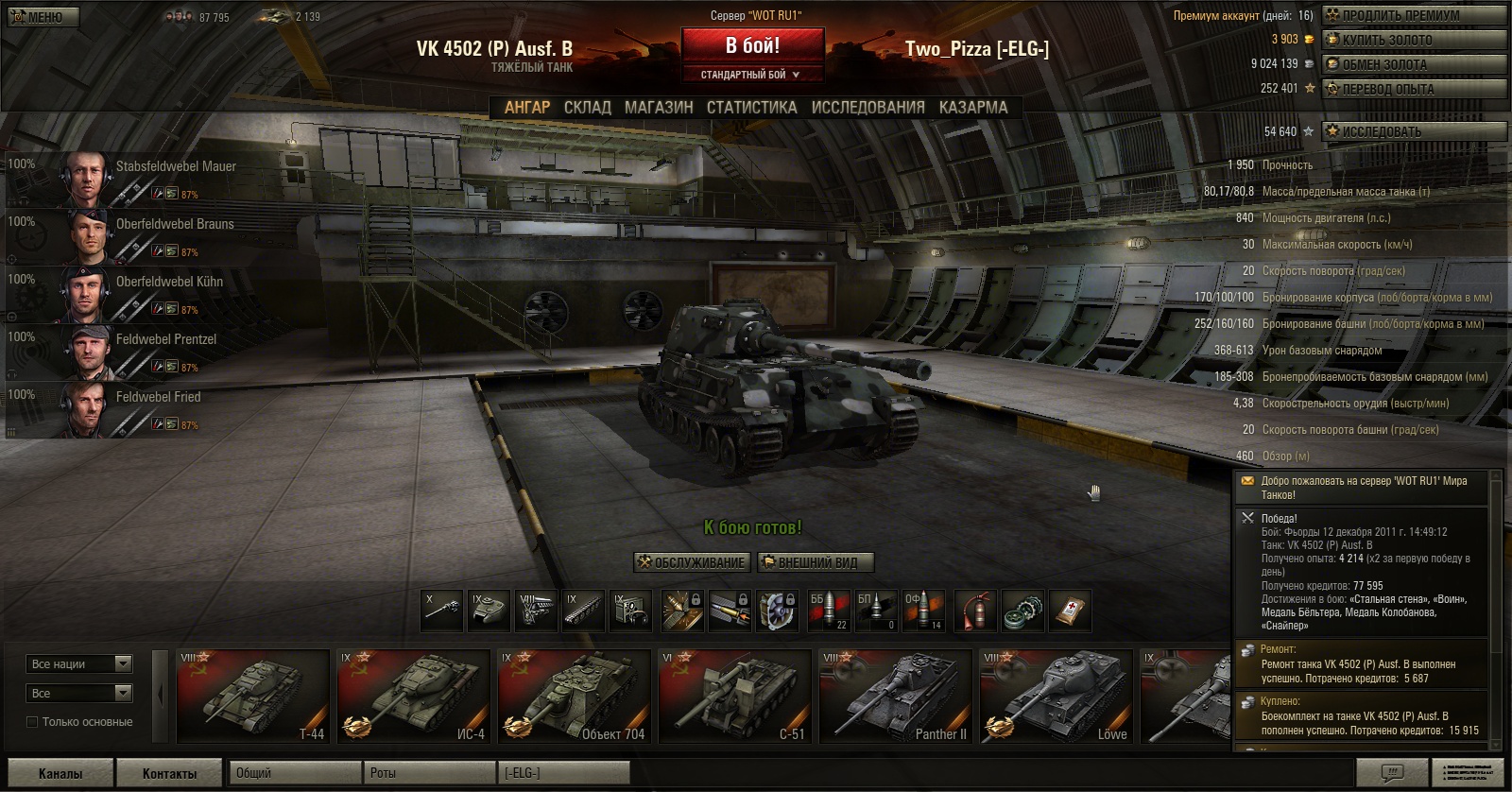Screen dimensions: 1512x792
Task: Open the Все нации nation filter dropdown
Action: click(79, 664)
